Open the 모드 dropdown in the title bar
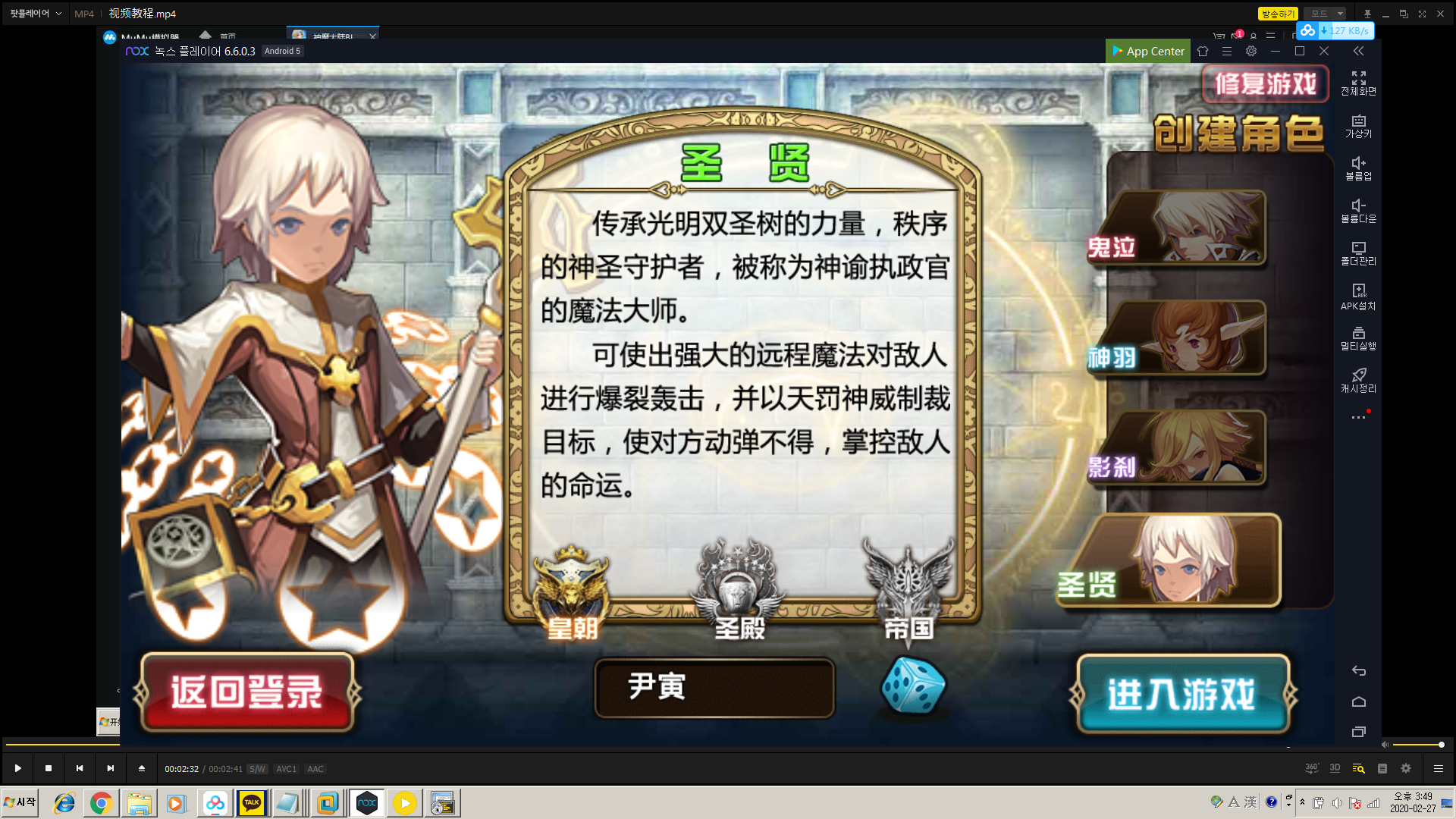 (x=1323, y=13)
